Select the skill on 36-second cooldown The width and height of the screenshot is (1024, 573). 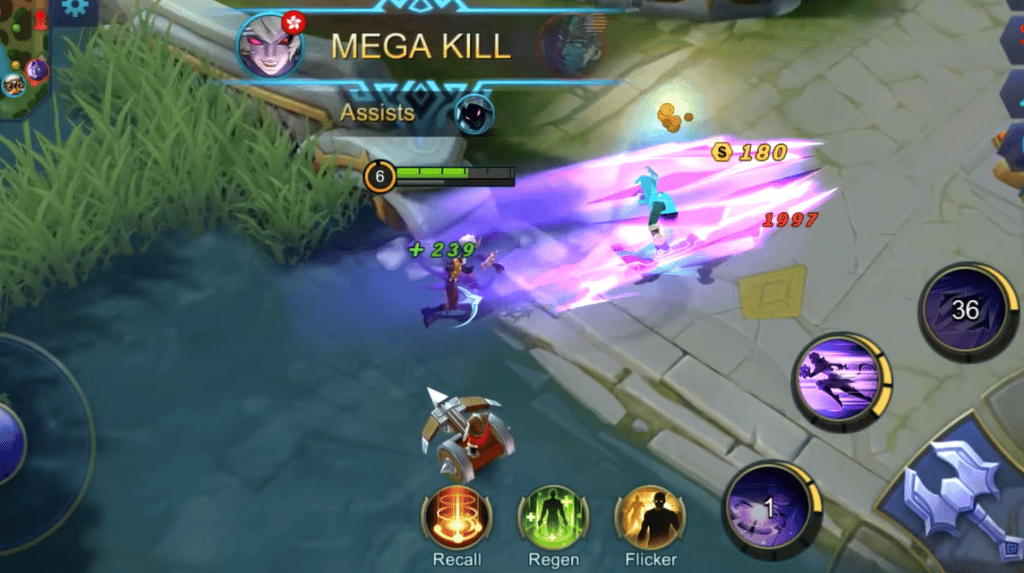click(965, 310)
